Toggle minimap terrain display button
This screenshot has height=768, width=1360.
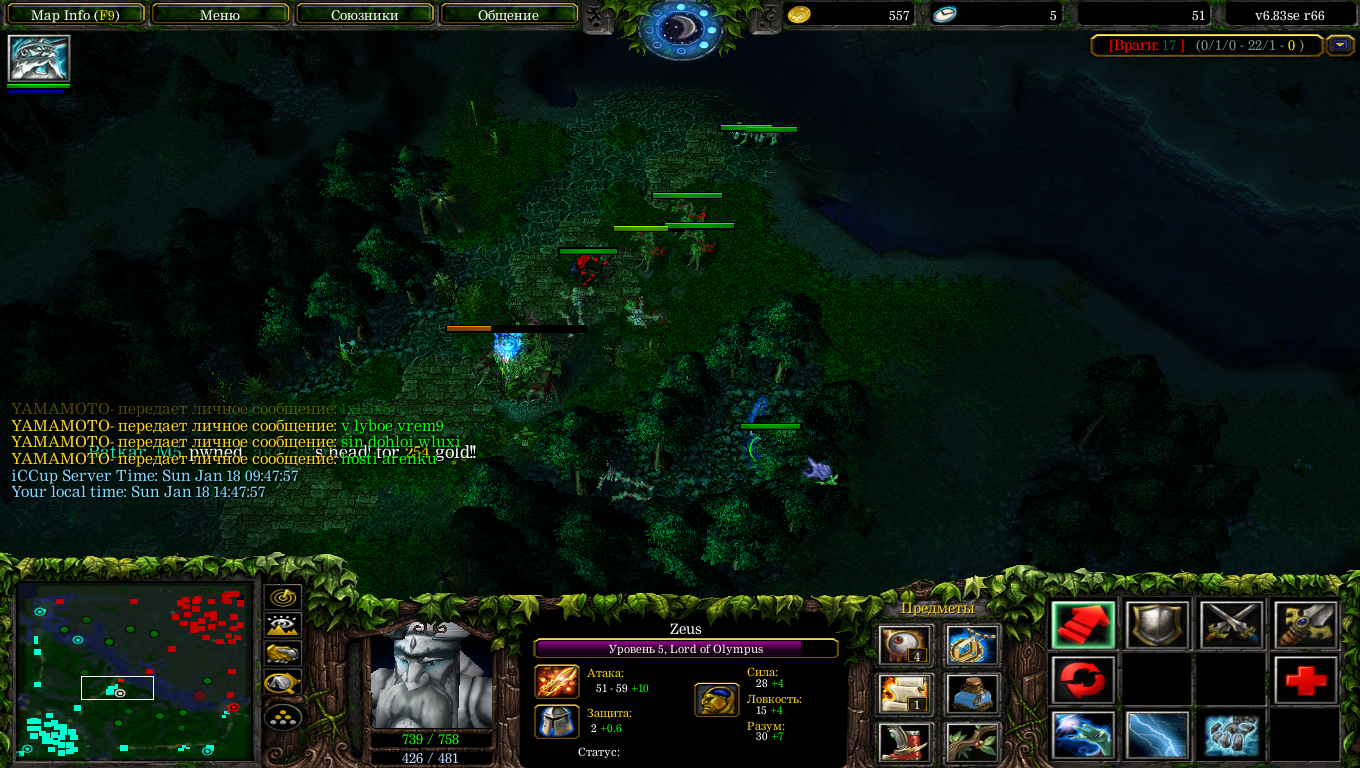pos(284,626)
